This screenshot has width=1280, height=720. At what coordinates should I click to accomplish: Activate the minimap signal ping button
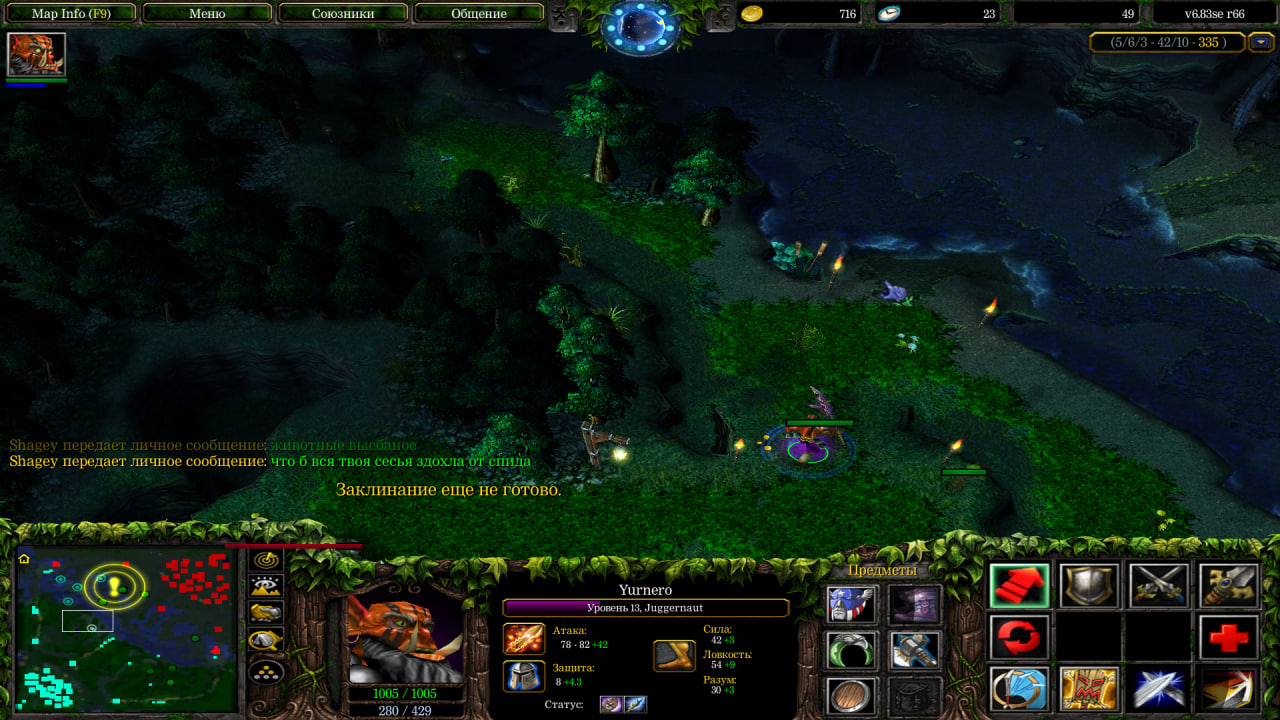266,561
